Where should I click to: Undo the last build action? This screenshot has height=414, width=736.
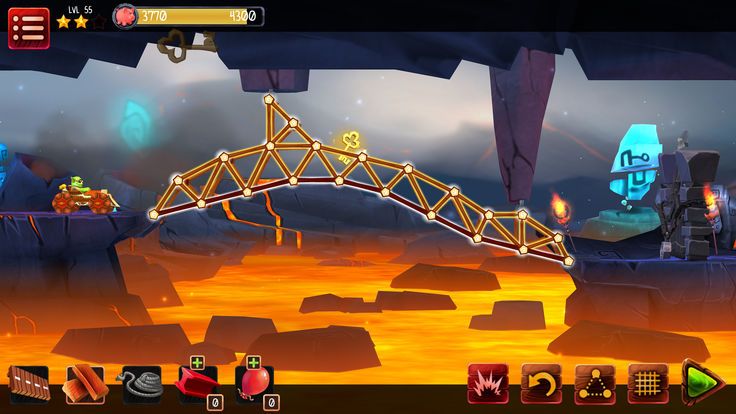(541, 383)
